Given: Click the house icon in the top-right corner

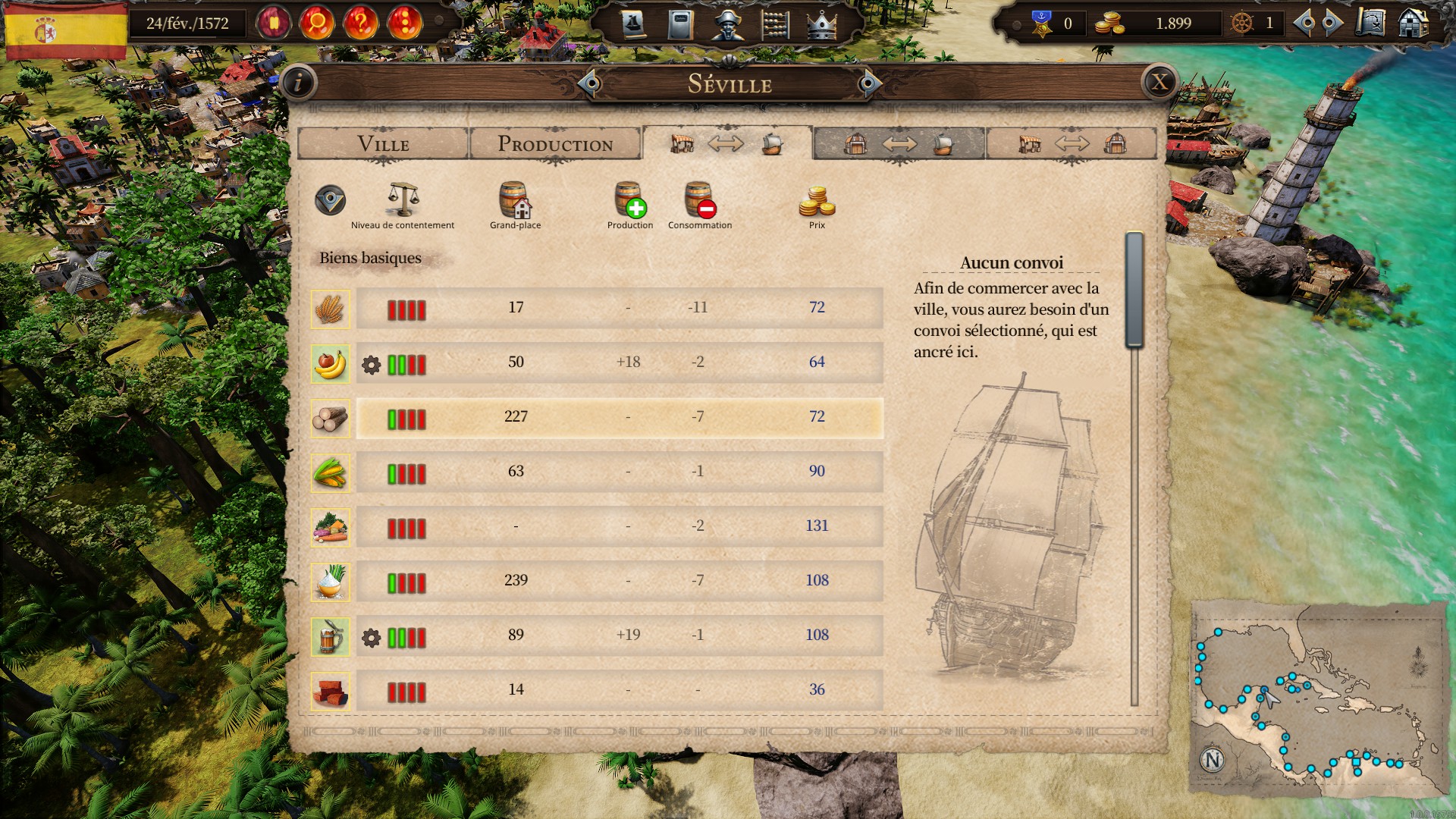Looking at the screenshot, I should (1414, 24).
